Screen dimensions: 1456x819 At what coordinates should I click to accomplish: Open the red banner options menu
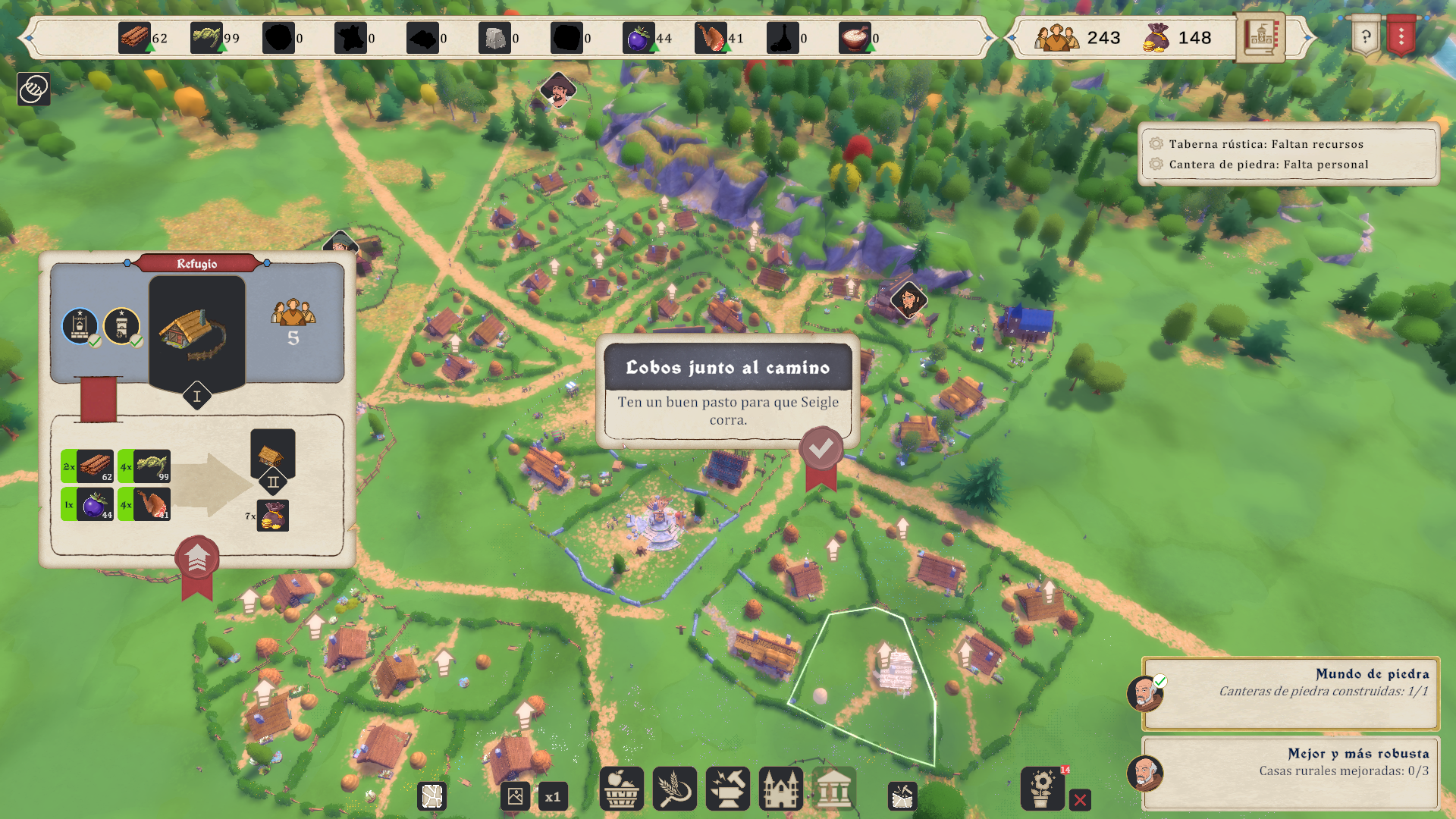point(1401,36)
